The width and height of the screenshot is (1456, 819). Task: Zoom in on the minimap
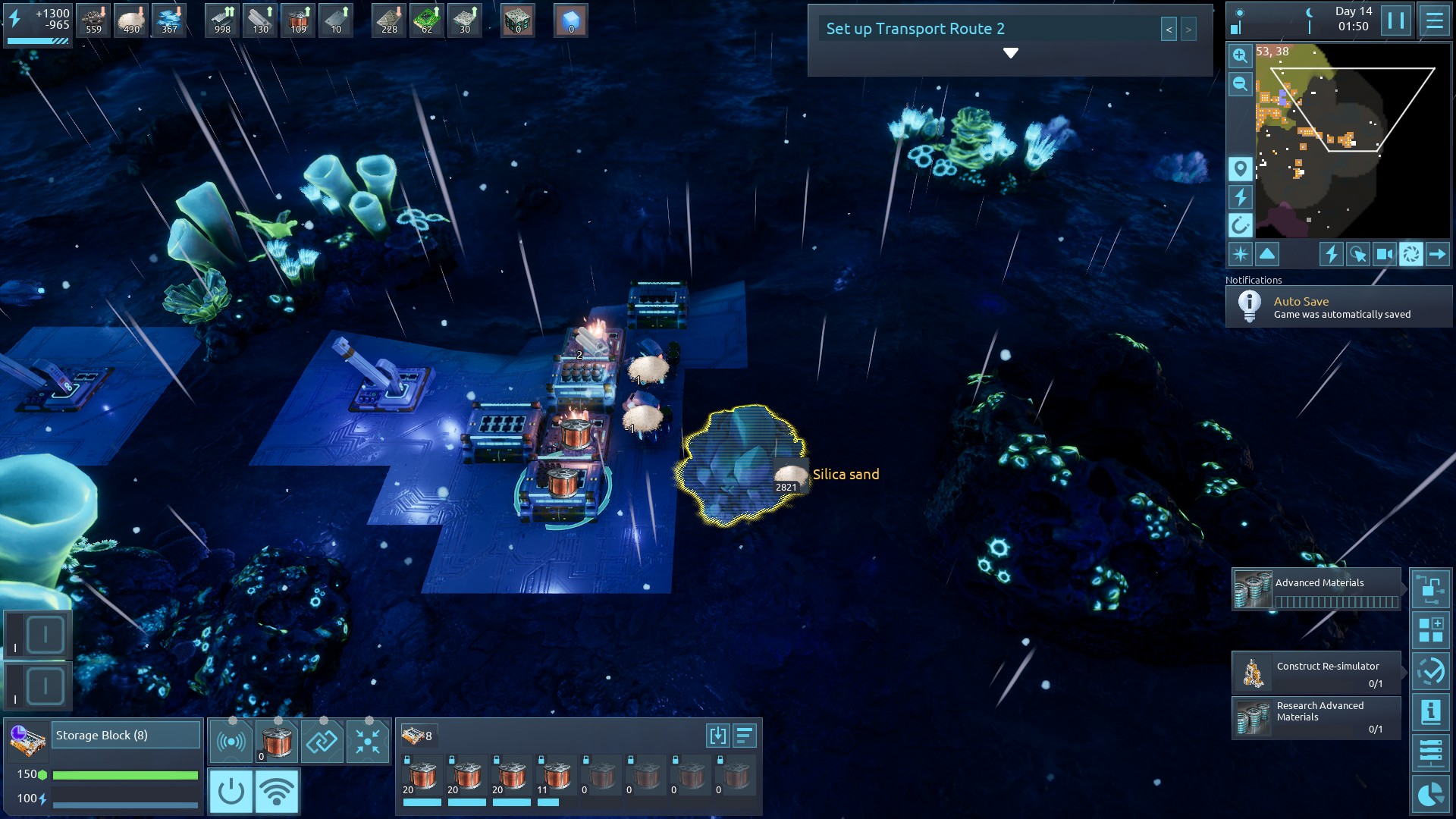click(1240, 55)
